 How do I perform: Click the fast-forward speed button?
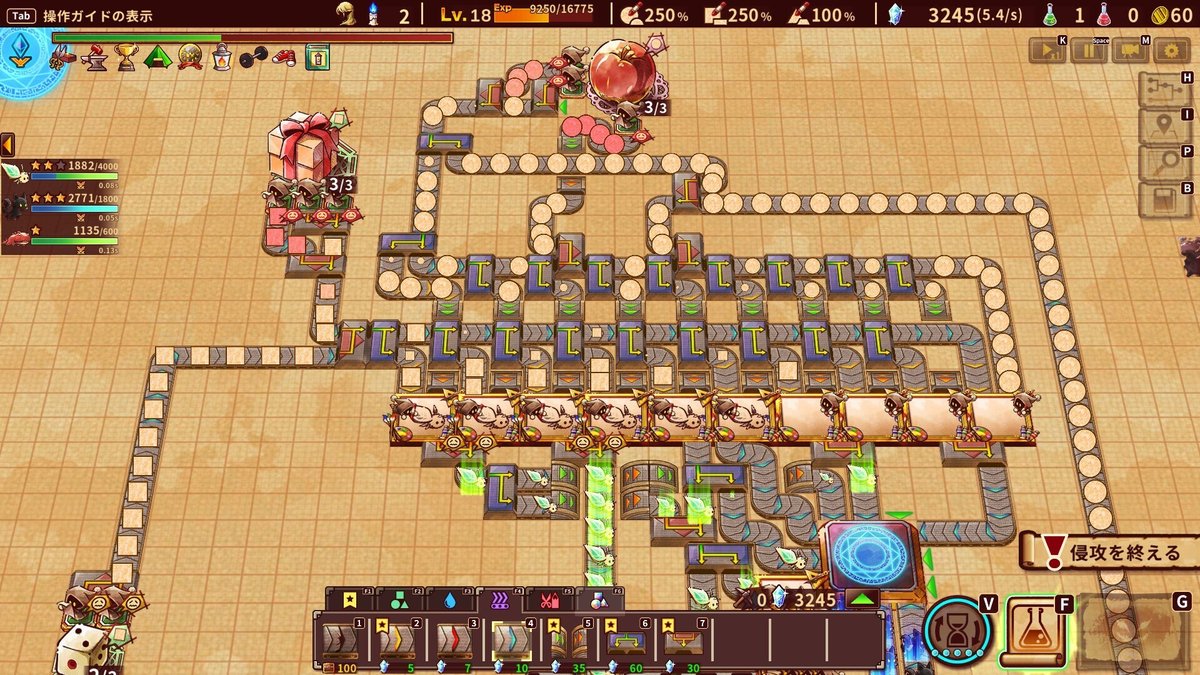point(1046,52)
